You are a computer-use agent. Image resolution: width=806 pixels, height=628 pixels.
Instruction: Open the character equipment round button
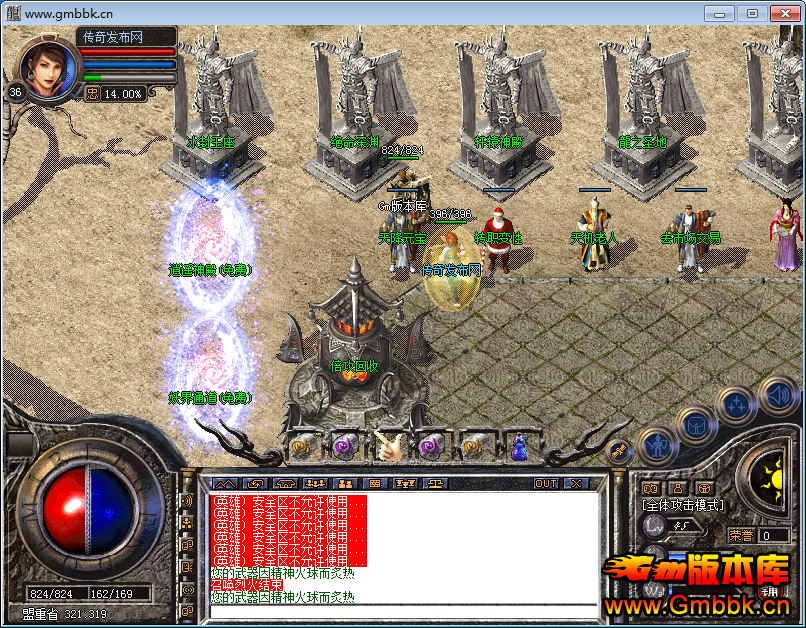tap(656, 444)
